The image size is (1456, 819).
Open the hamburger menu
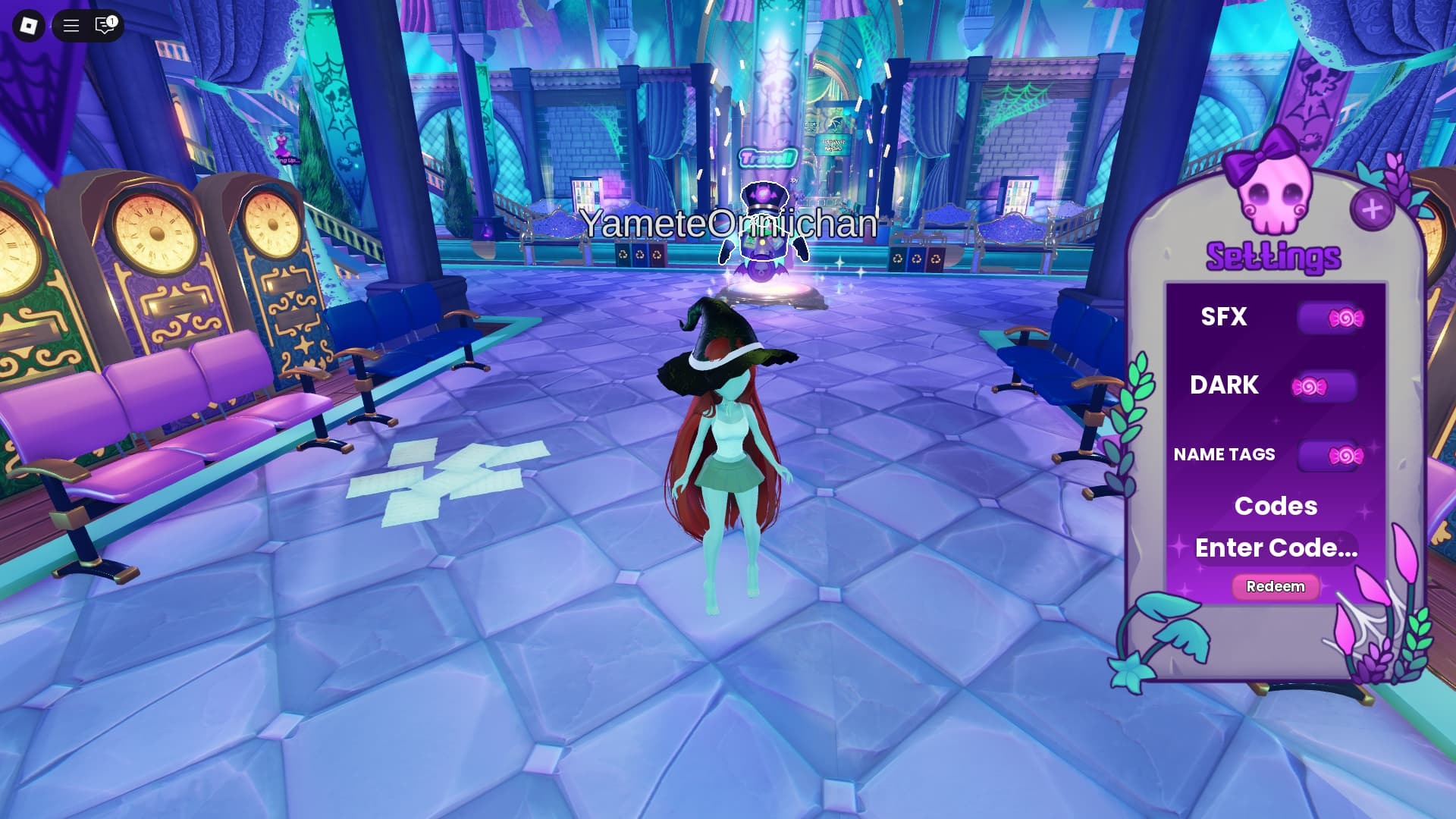(71, 26)
